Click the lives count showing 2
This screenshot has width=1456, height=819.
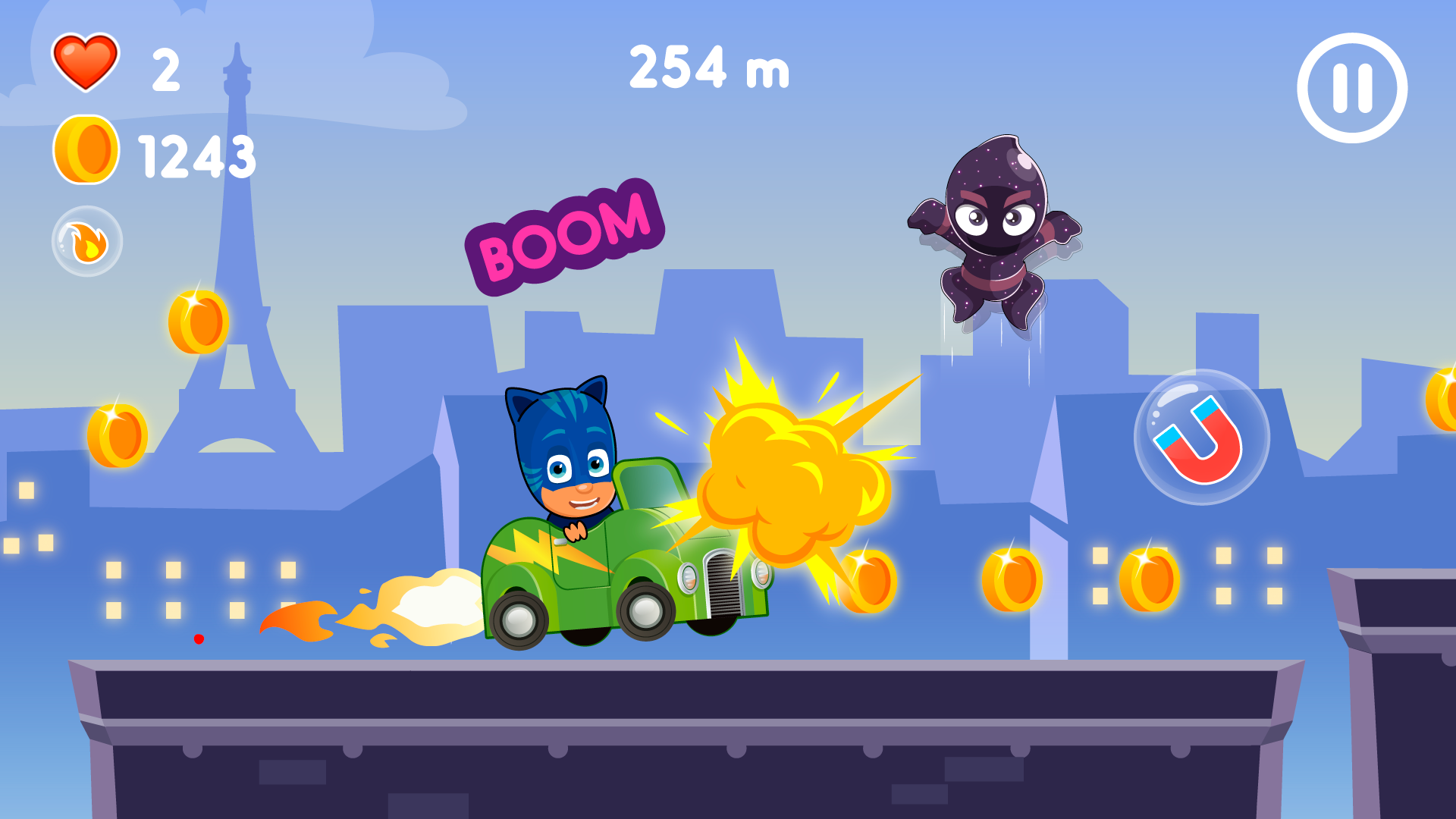click(165, 67)
